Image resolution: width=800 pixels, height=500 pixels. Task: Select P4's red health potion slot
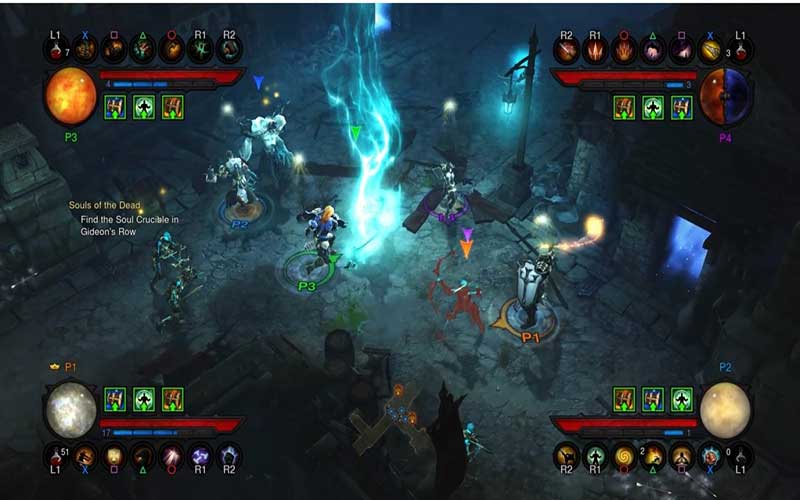(x=741, y=49)
